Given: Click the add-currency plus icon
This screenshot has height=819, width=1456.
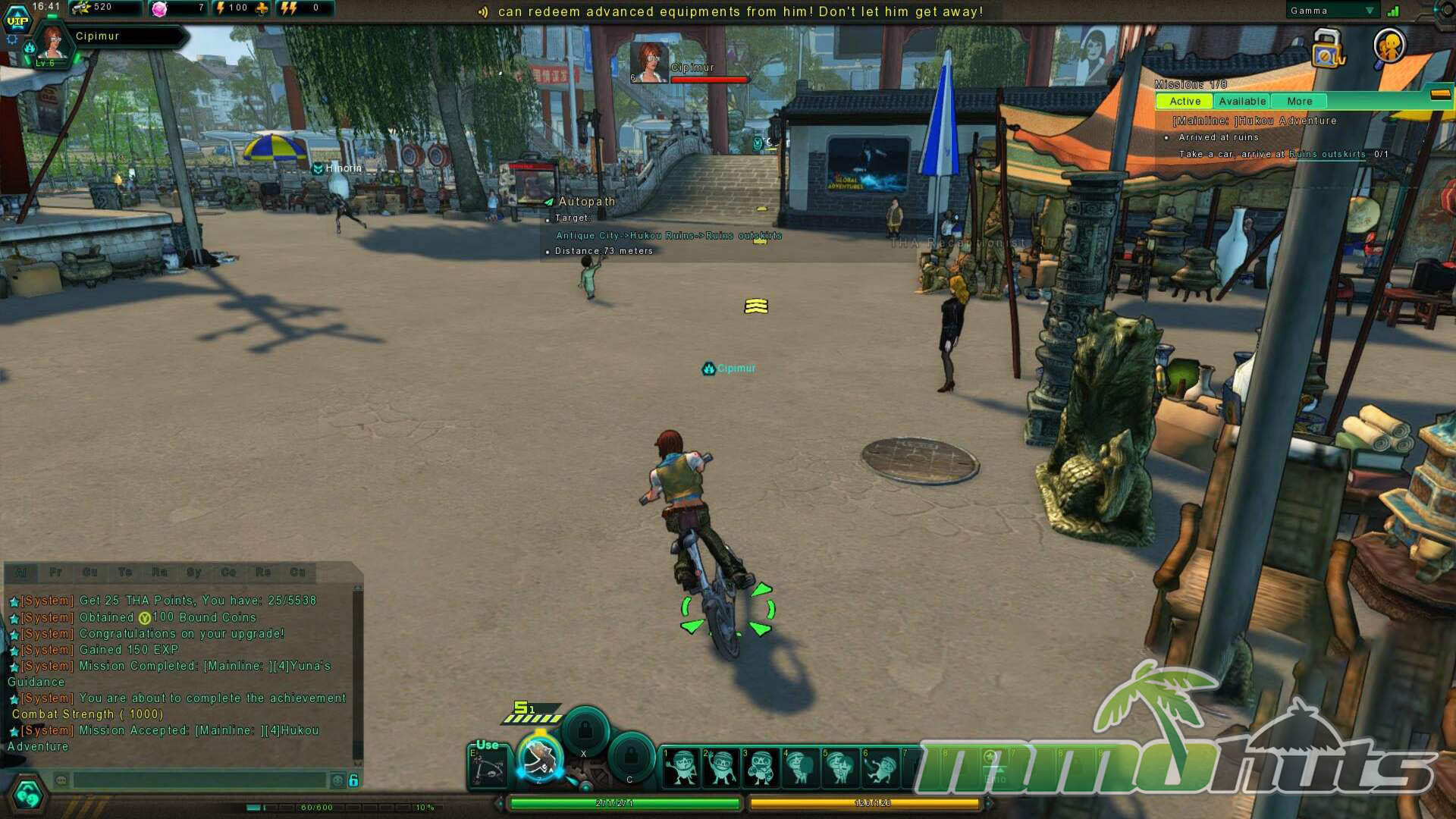Looking at the screenshot, I should [x=262, y=8].
